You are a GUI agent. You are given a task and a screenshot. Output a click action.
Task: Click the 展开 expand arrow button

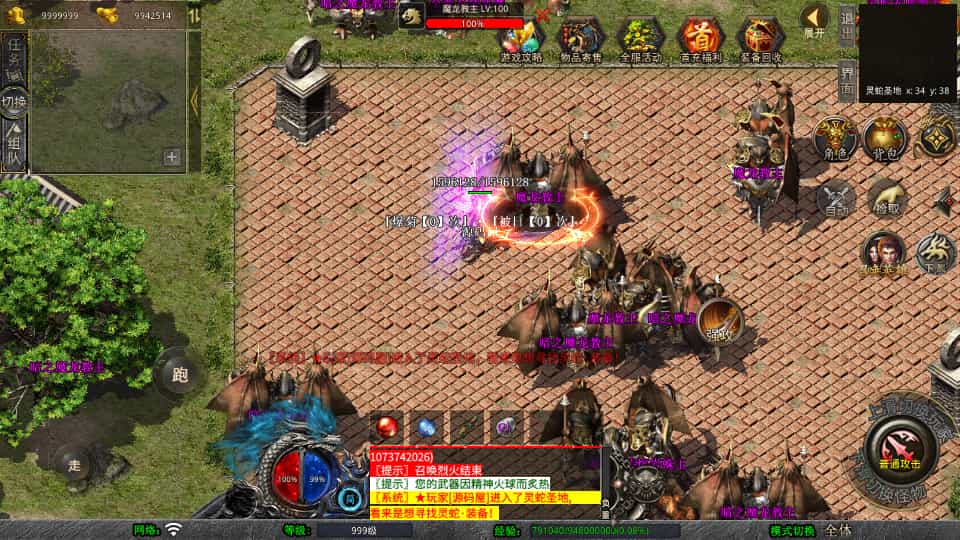coord(815,20)
